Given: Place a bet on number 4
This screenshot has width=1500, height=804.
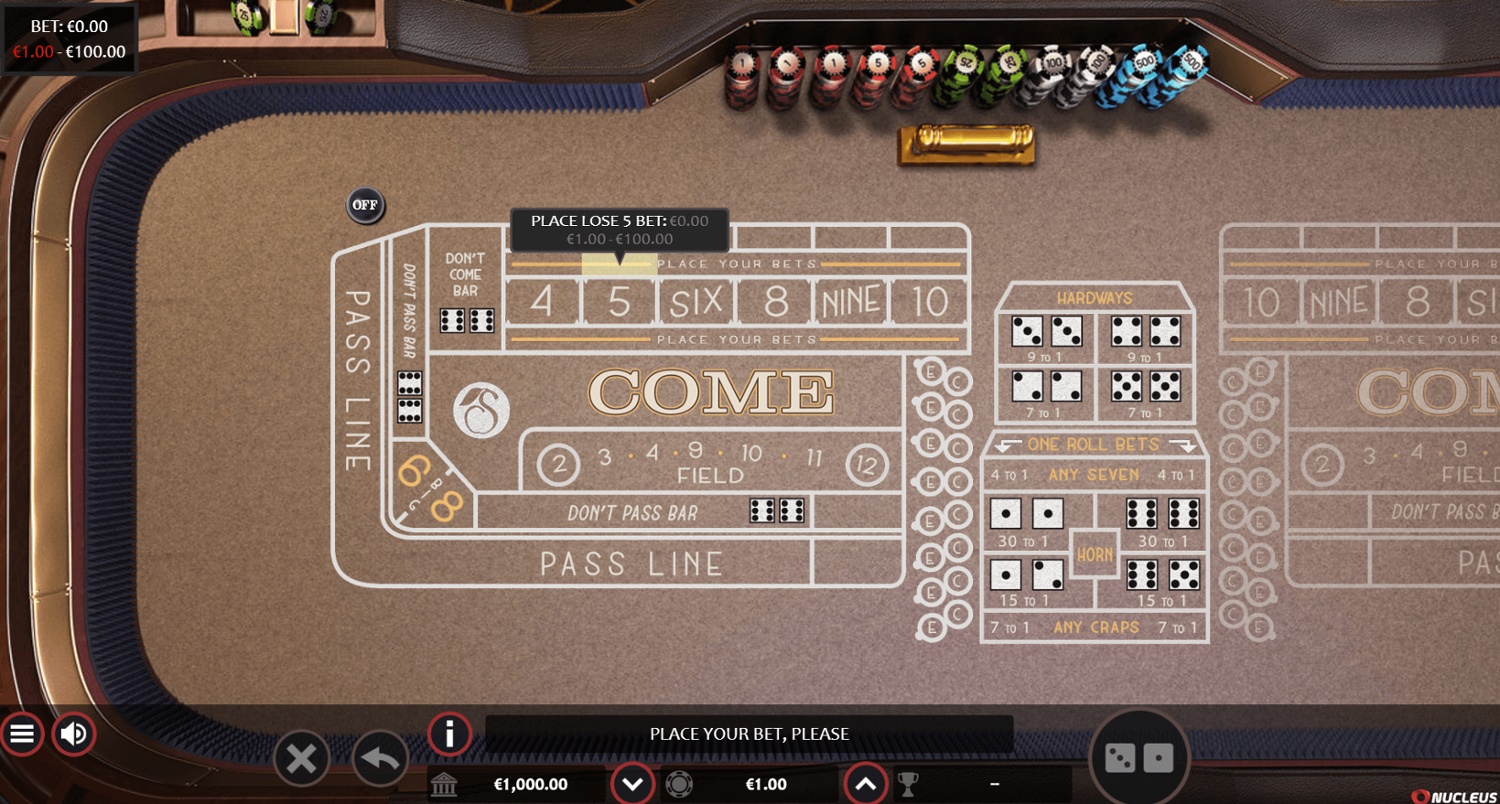Looking at the screenshot, I should pyautogui.click(x=541, y=301).
